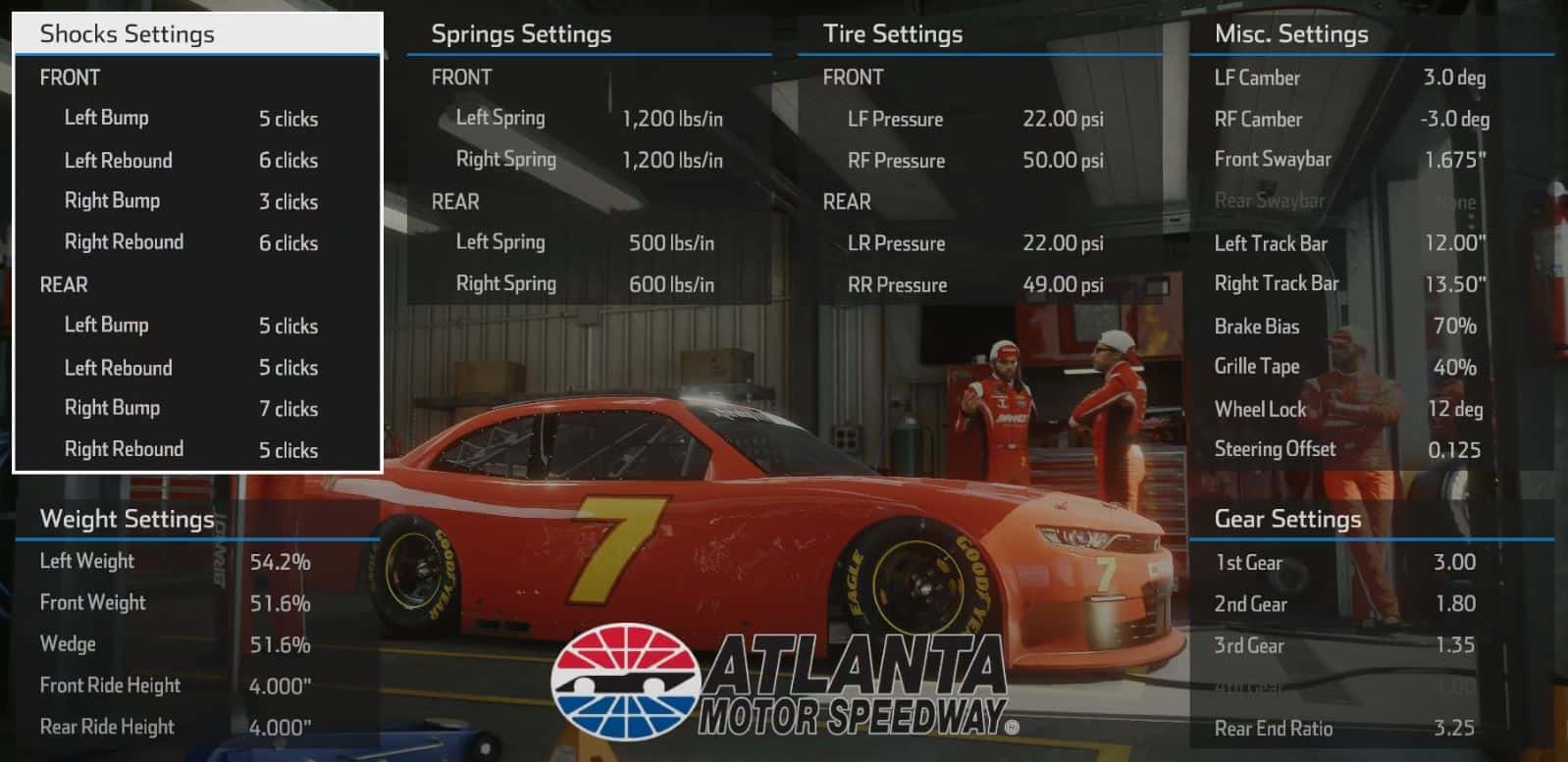Screen dimensions: 1568x762
Task: Select the Steering Offset setting
Action: point(1457,449)
